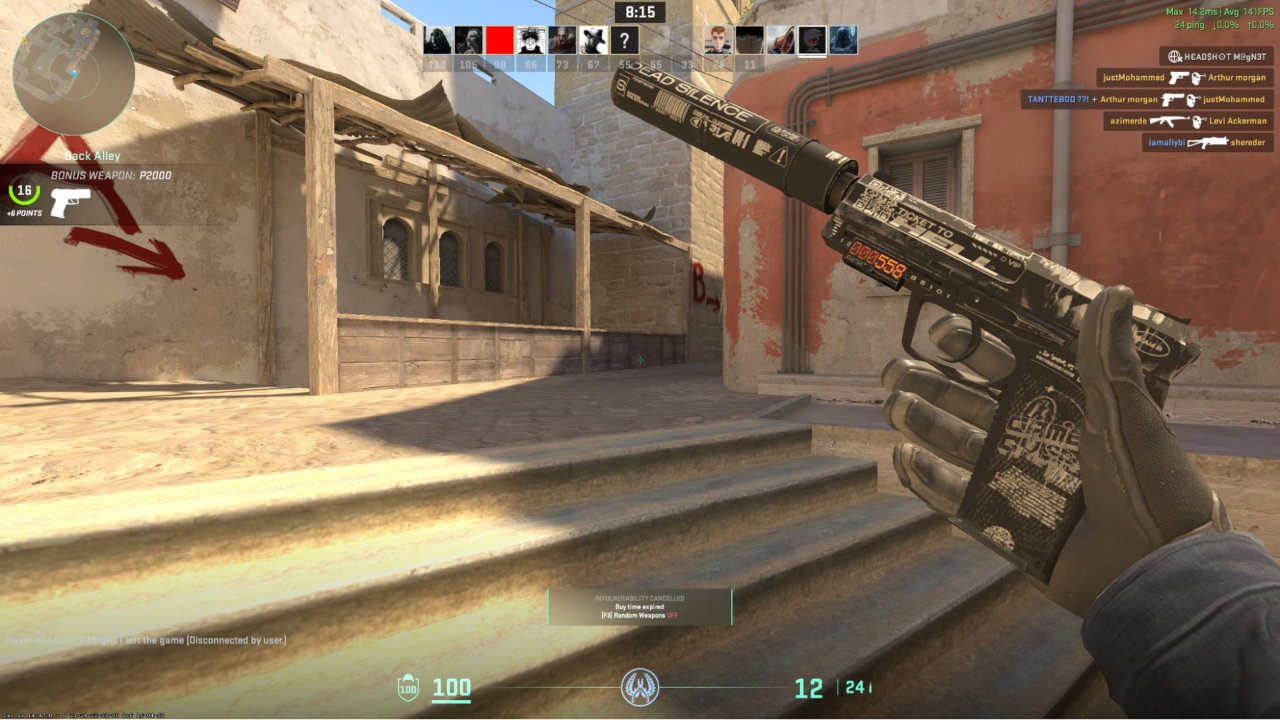The height and width of the screenshot is (720, 1280).
Task: Select the iamaliybi kill on shereder entry
Action: click(1208, 143)
